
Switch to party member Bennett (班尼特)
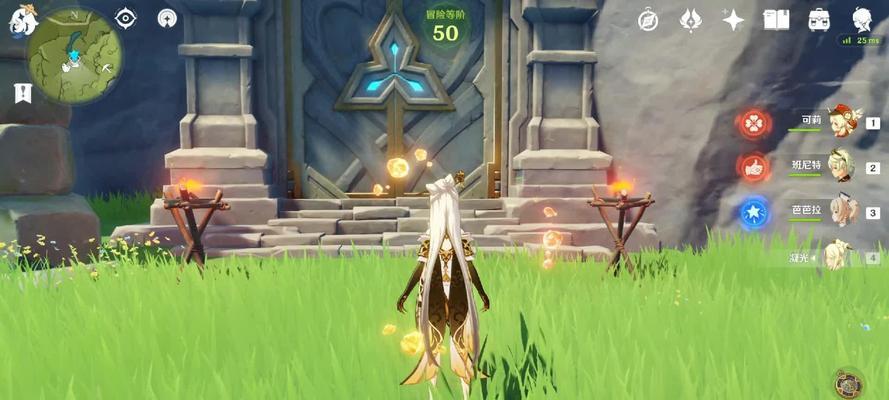pos(842,167)
